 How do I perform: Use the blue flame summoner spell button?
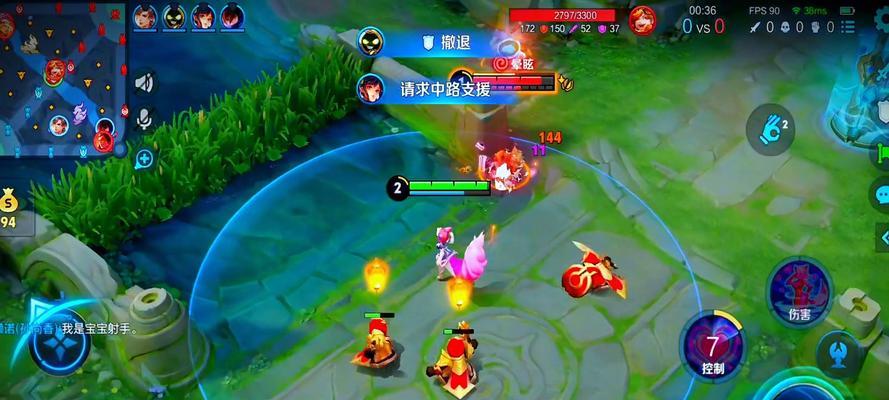point(838,352)
